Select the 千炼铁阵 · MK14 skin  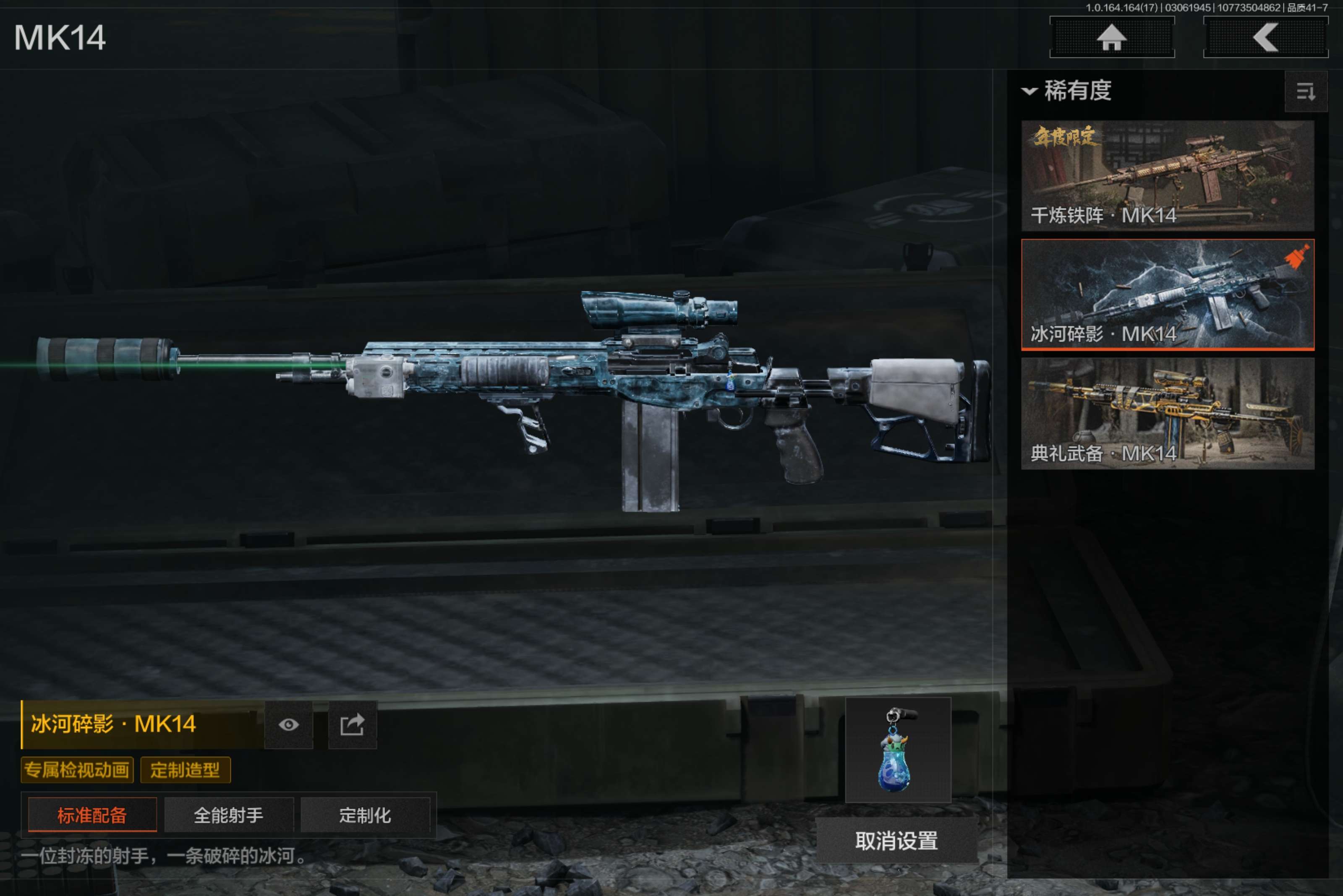1167,175
